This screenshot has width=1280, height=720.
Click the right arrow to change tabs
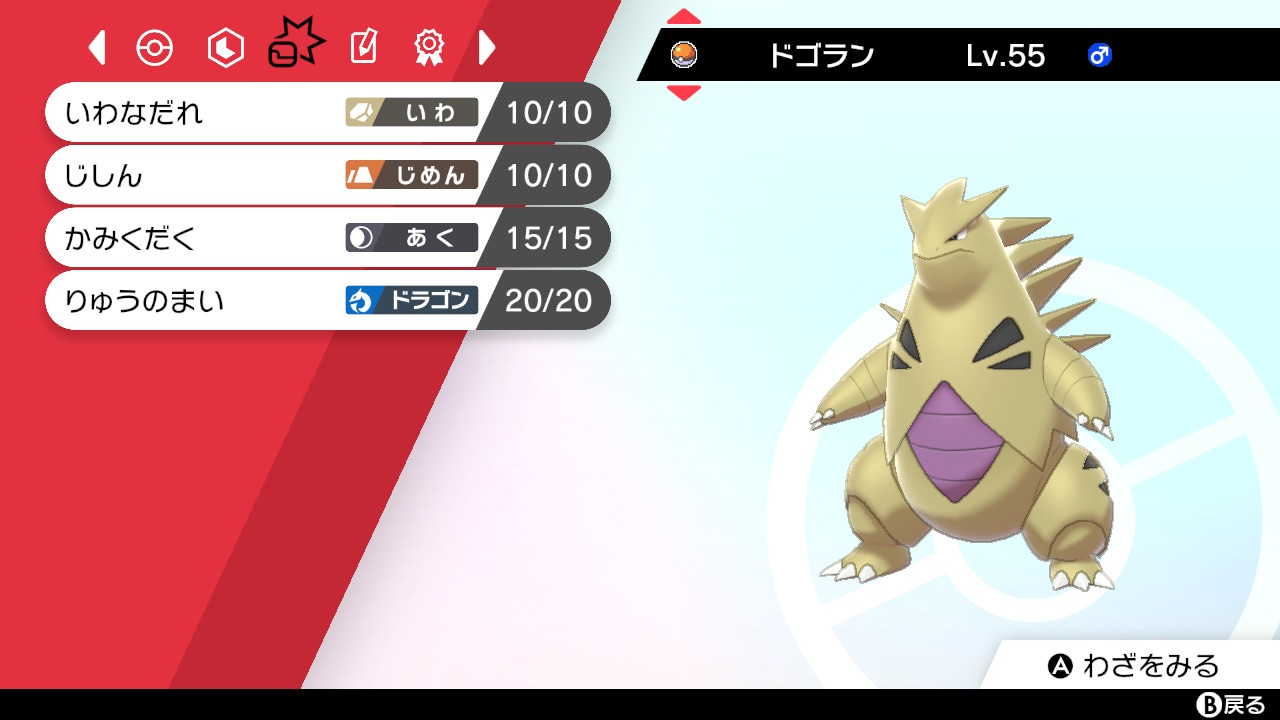pyautogui.click(x=487, y=46)
